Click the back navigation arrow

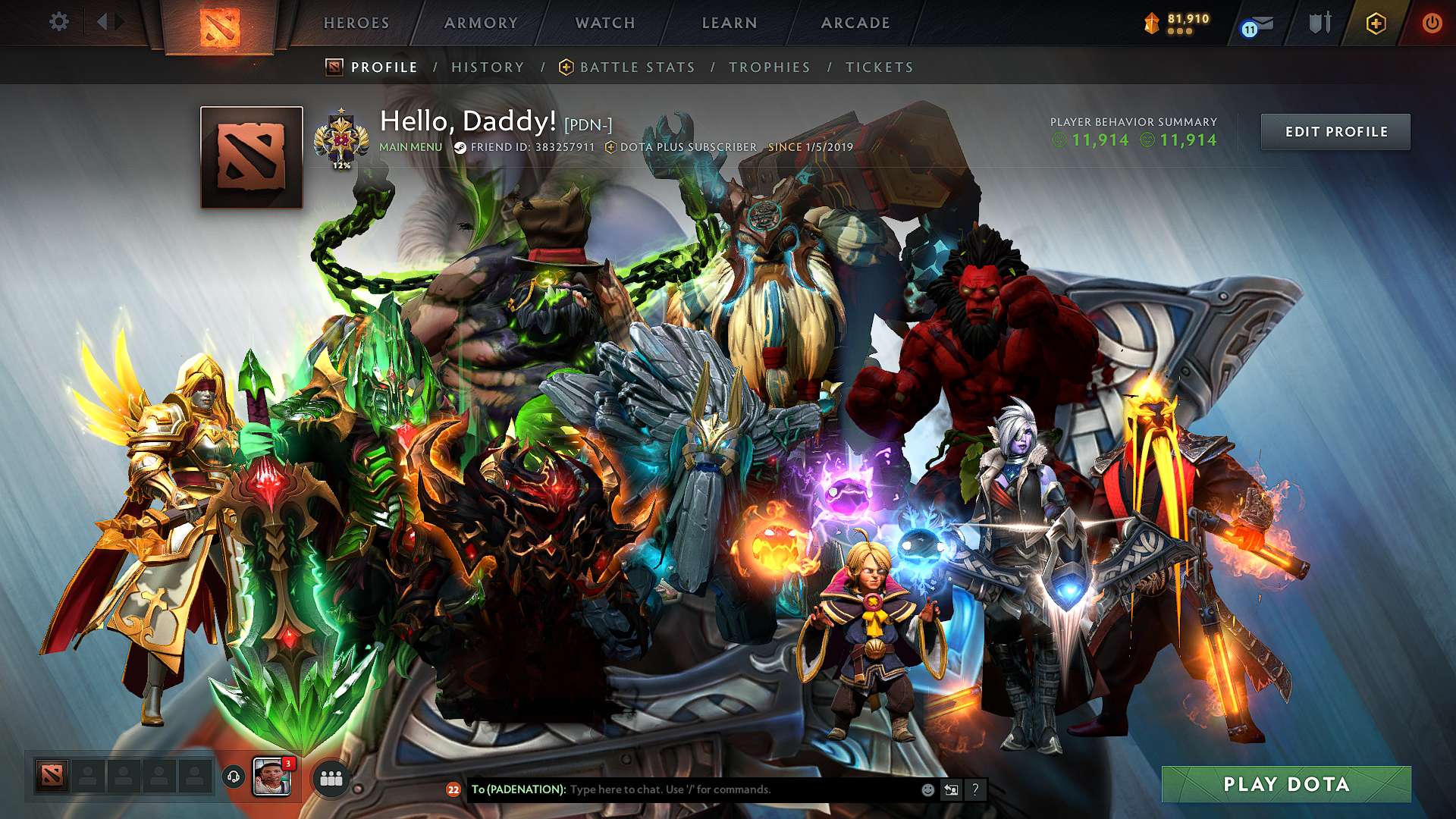coord(102,22)
